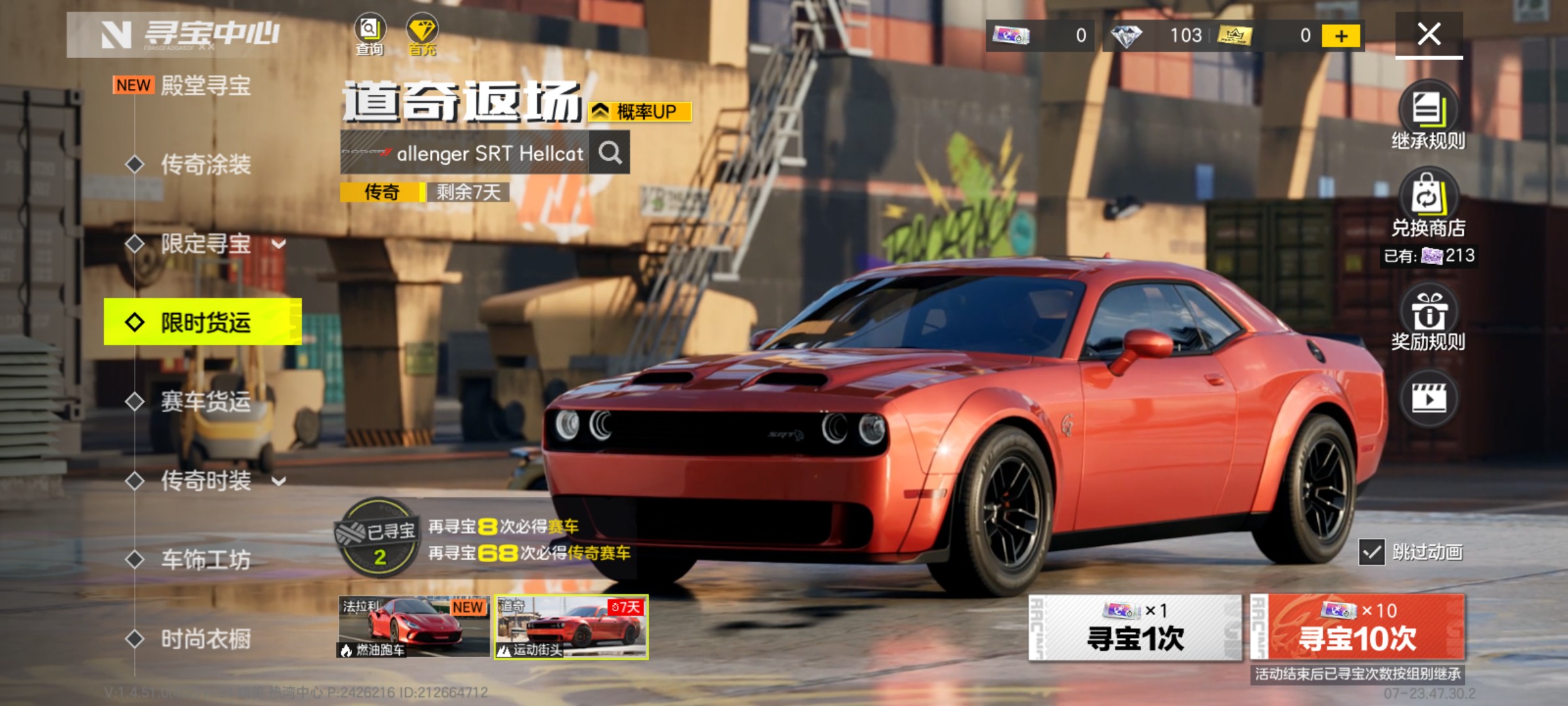Play the car preview video
1568x706 pixels.
coord(1429,398)
